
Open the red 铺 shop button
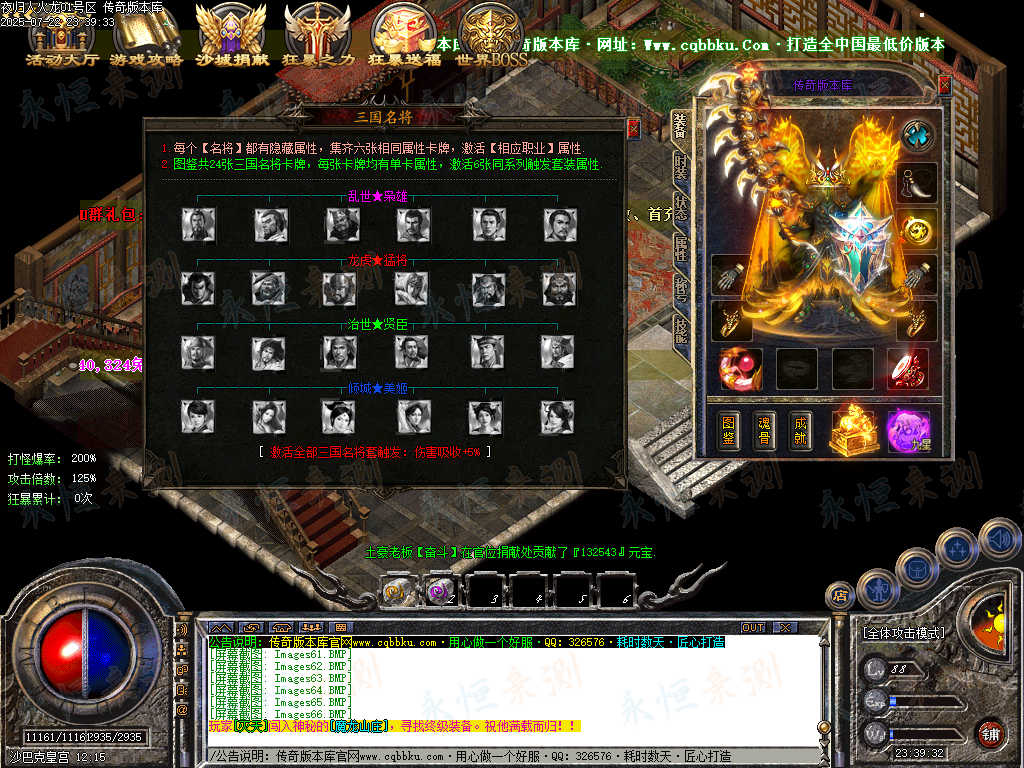[990, 733]
